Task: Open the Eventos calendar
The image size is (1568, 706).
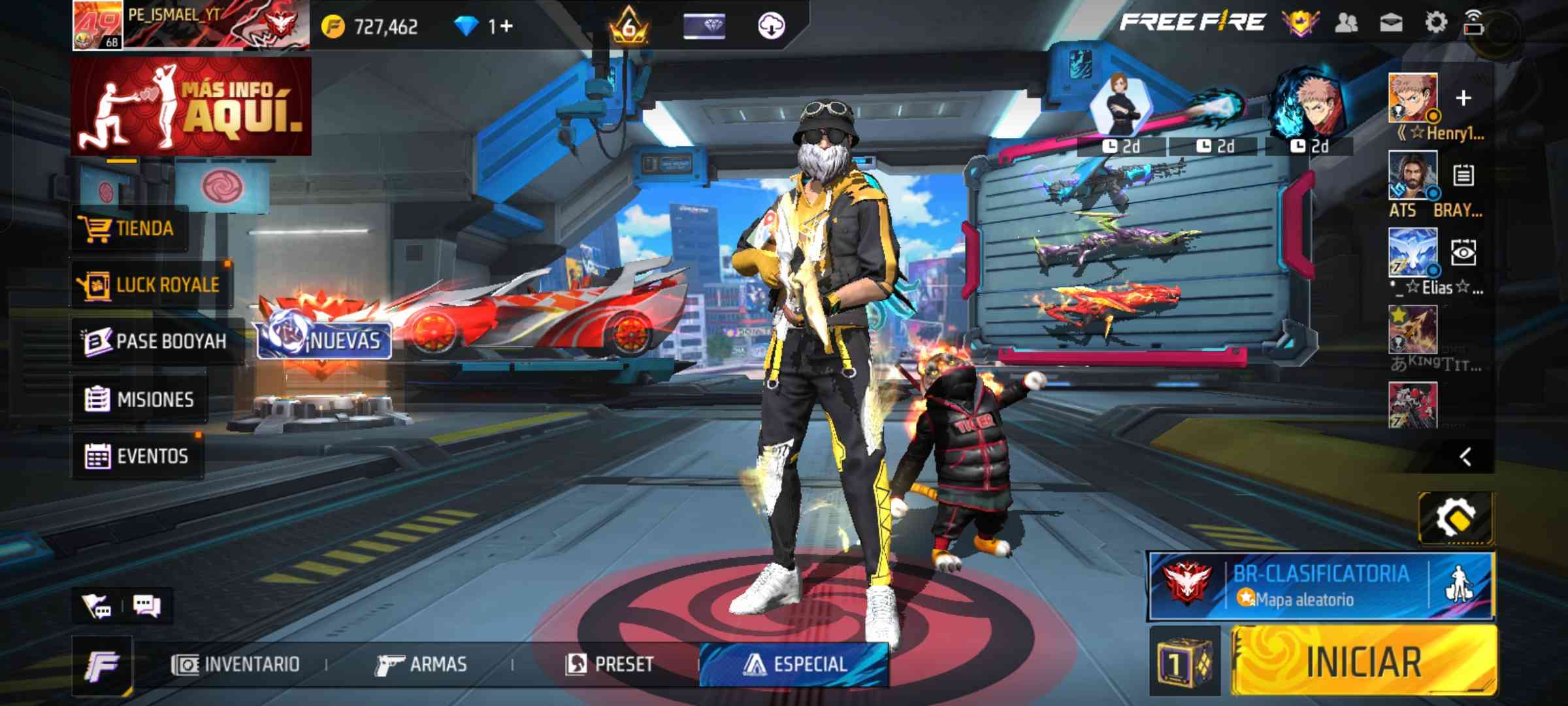Action: pyautogui.click(x=137, y=456)
